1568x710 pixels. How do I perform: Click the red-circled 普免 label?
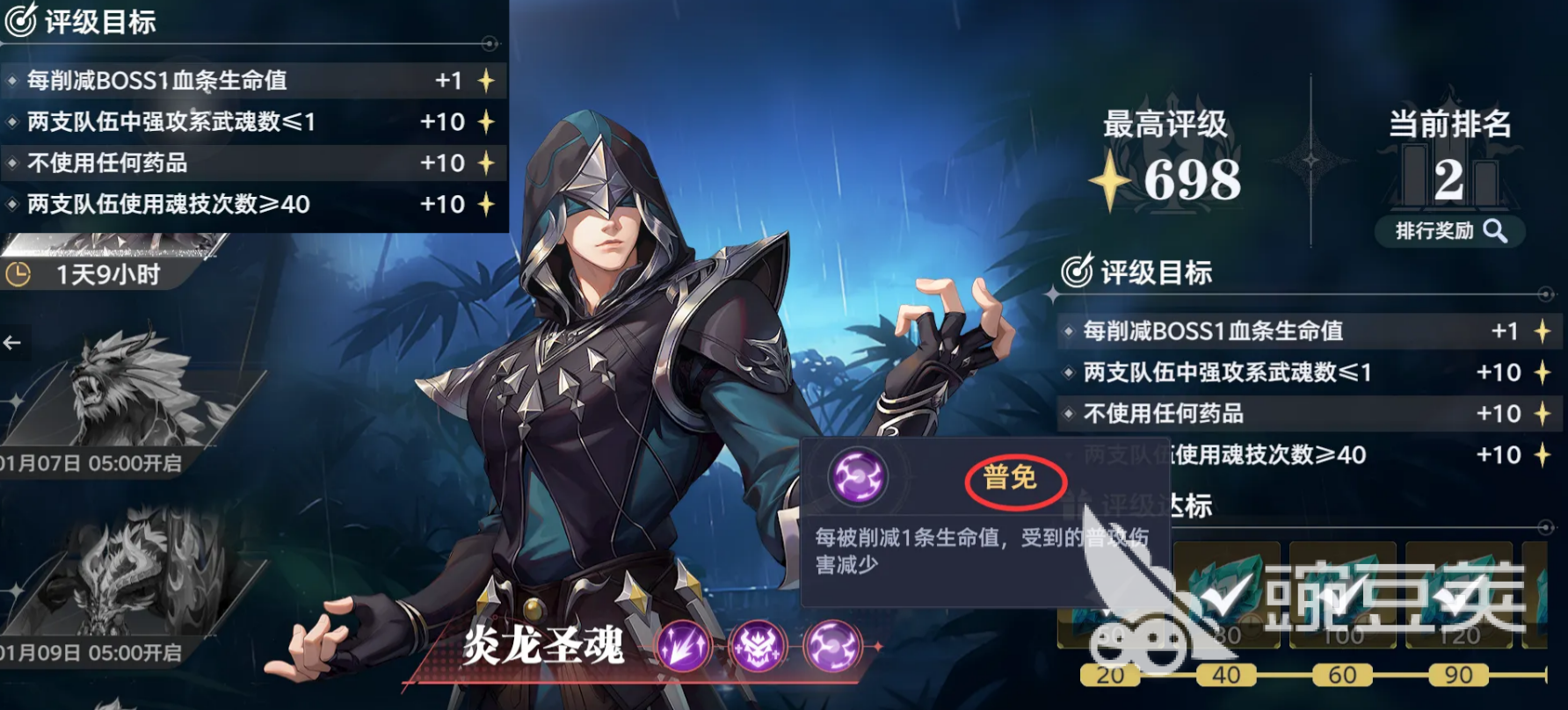pos(1015,480)
